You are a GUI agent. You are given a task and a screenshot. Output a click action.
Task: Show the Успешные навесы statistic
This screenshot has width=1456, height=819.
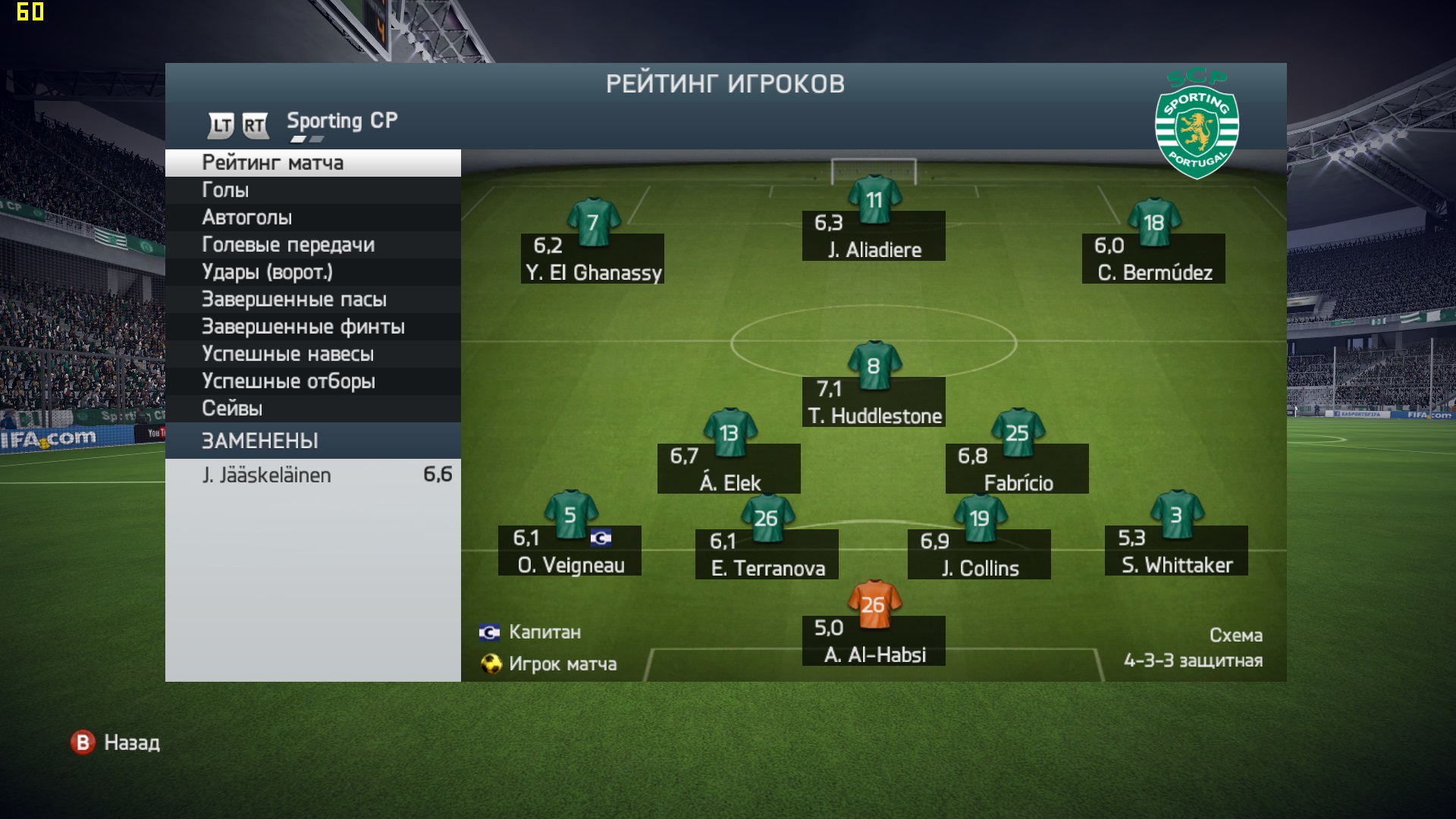tap(312, 354)
